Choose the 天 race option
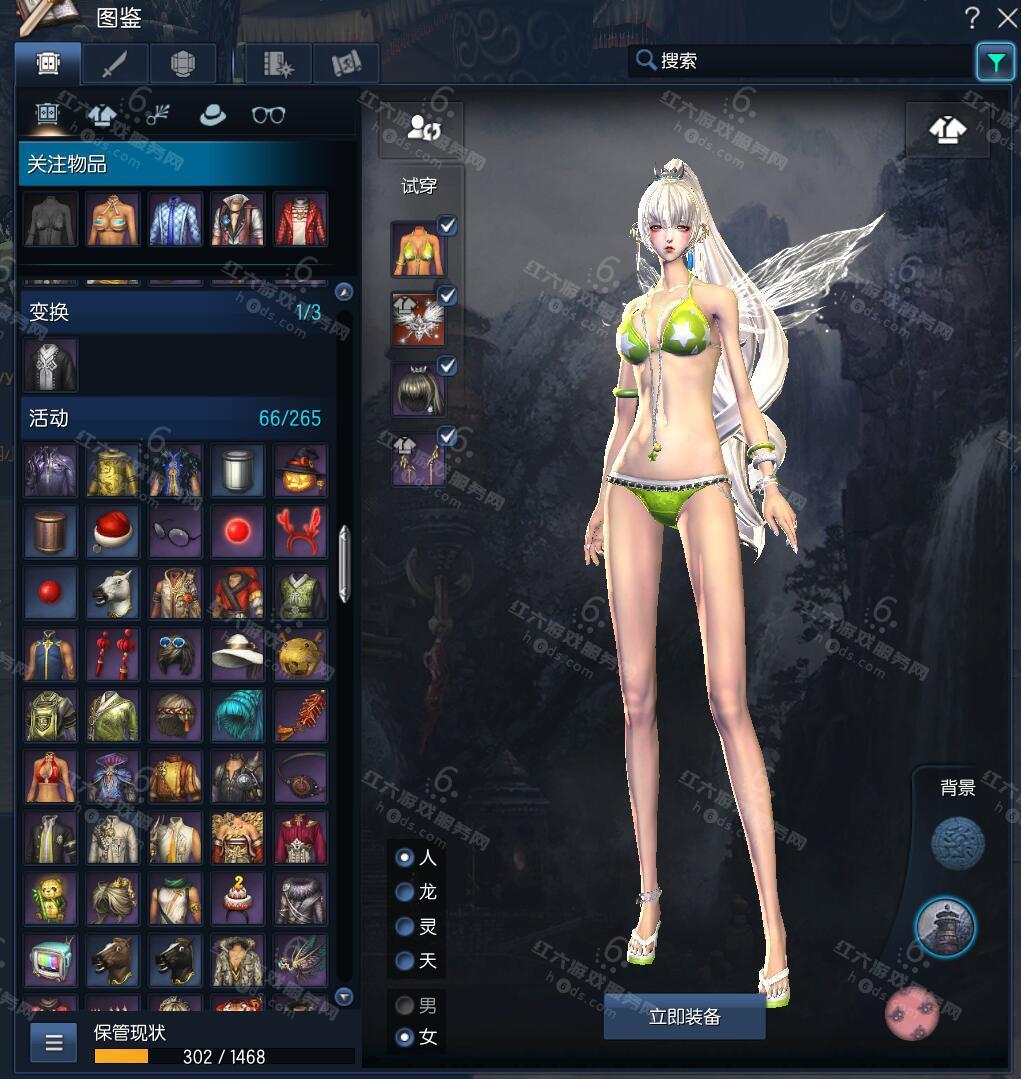Screen dimensions: 1021x1079 click(405, 961)
